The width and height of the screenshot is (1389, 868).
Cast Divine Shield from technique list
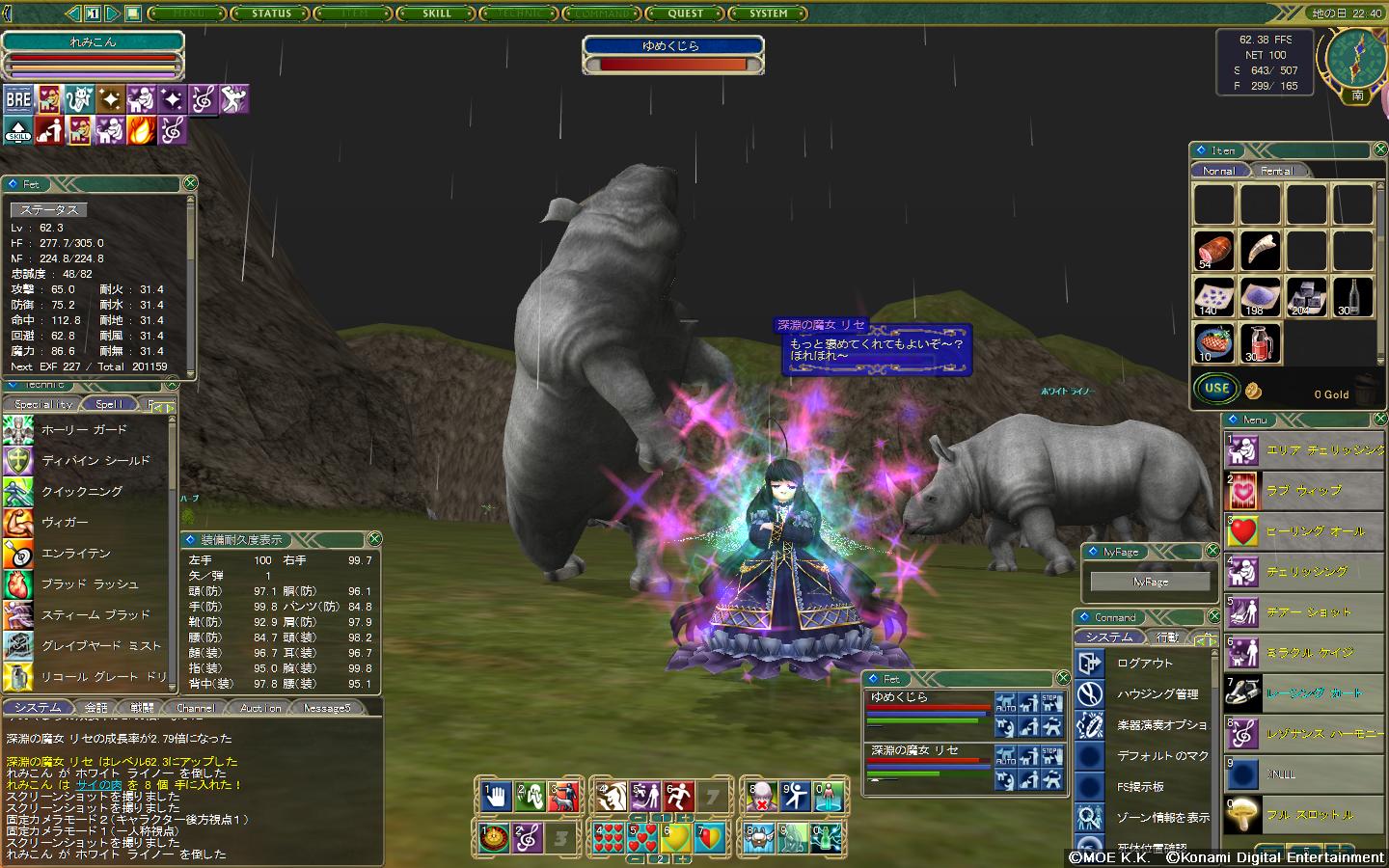click(x=95, y=461)
